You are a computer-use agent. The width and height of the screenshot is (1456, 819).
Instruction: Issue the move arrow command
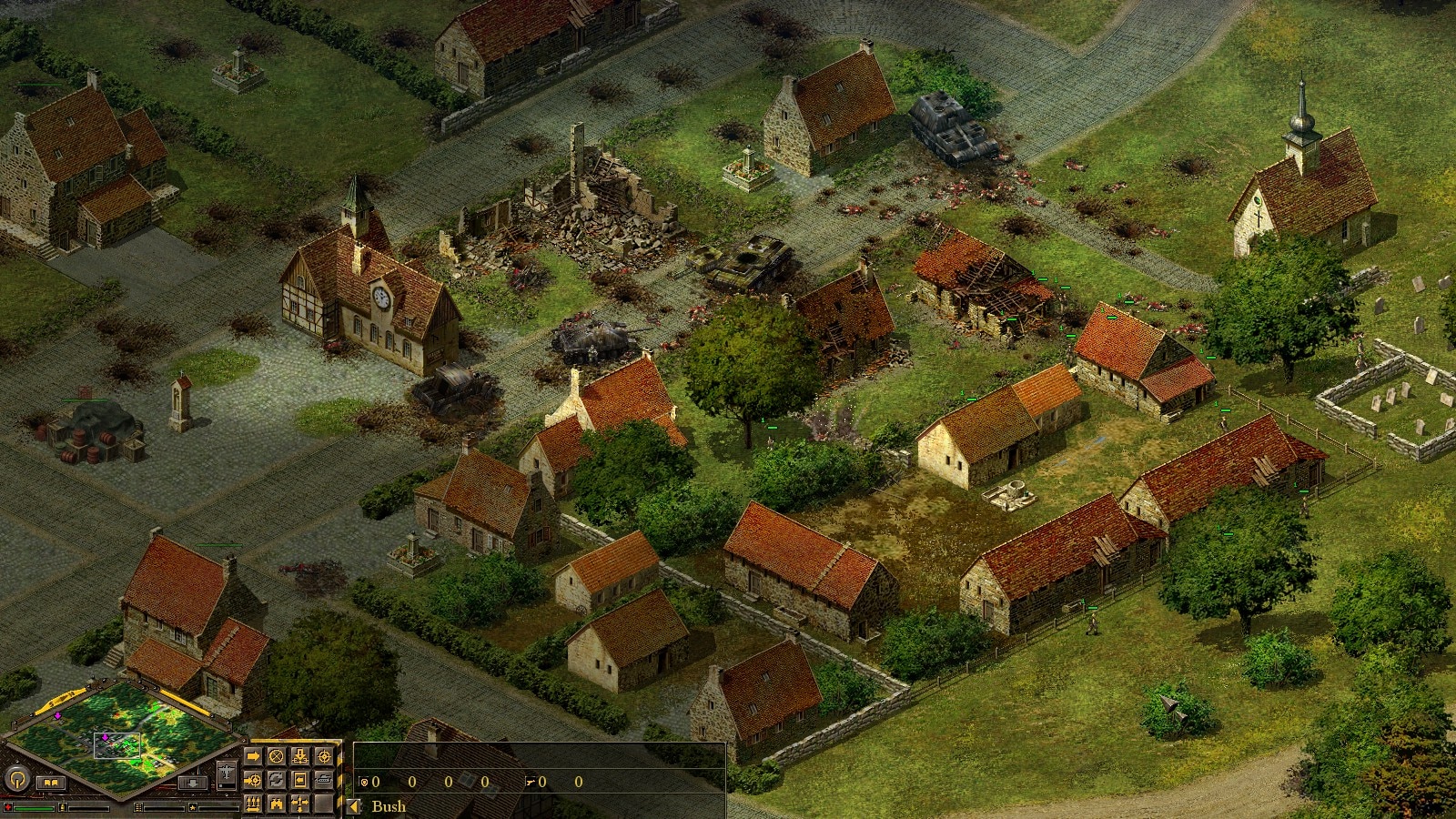[x=253, y=757]
